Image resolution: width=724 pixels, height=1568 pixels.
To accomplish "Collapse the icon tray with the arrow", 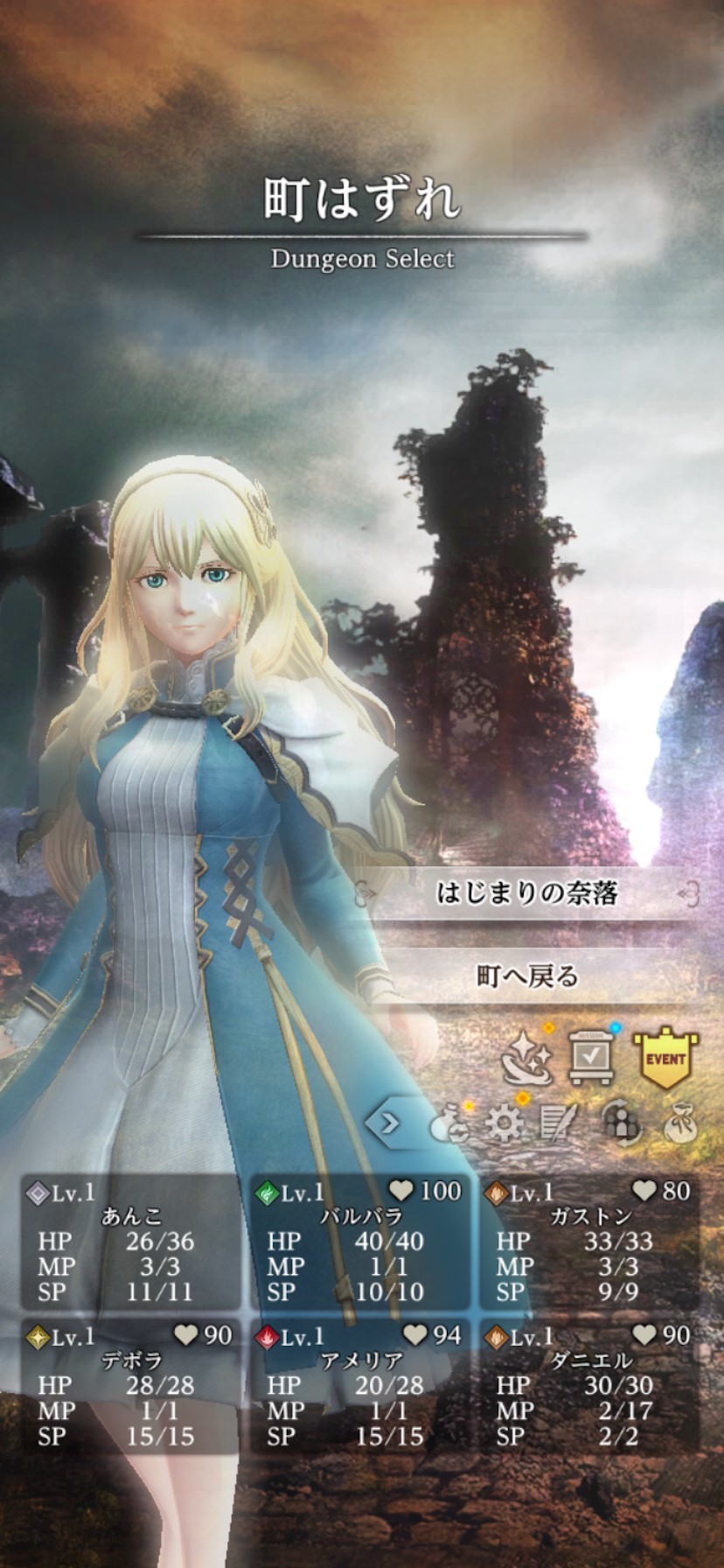I will pyautogui.click(x=387, y=1122).
